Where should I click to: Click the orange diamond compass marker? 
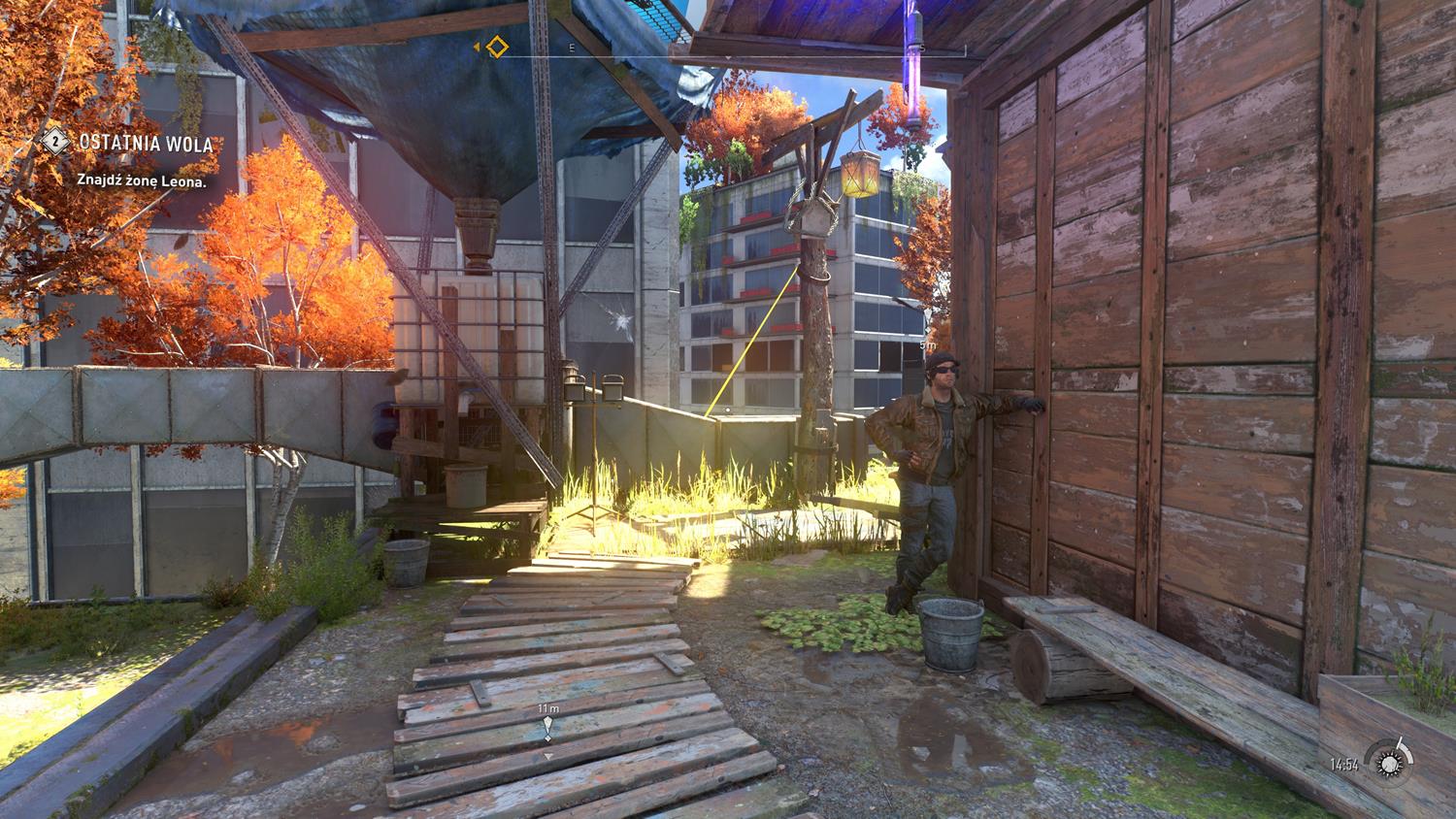[x=497, y=47]
